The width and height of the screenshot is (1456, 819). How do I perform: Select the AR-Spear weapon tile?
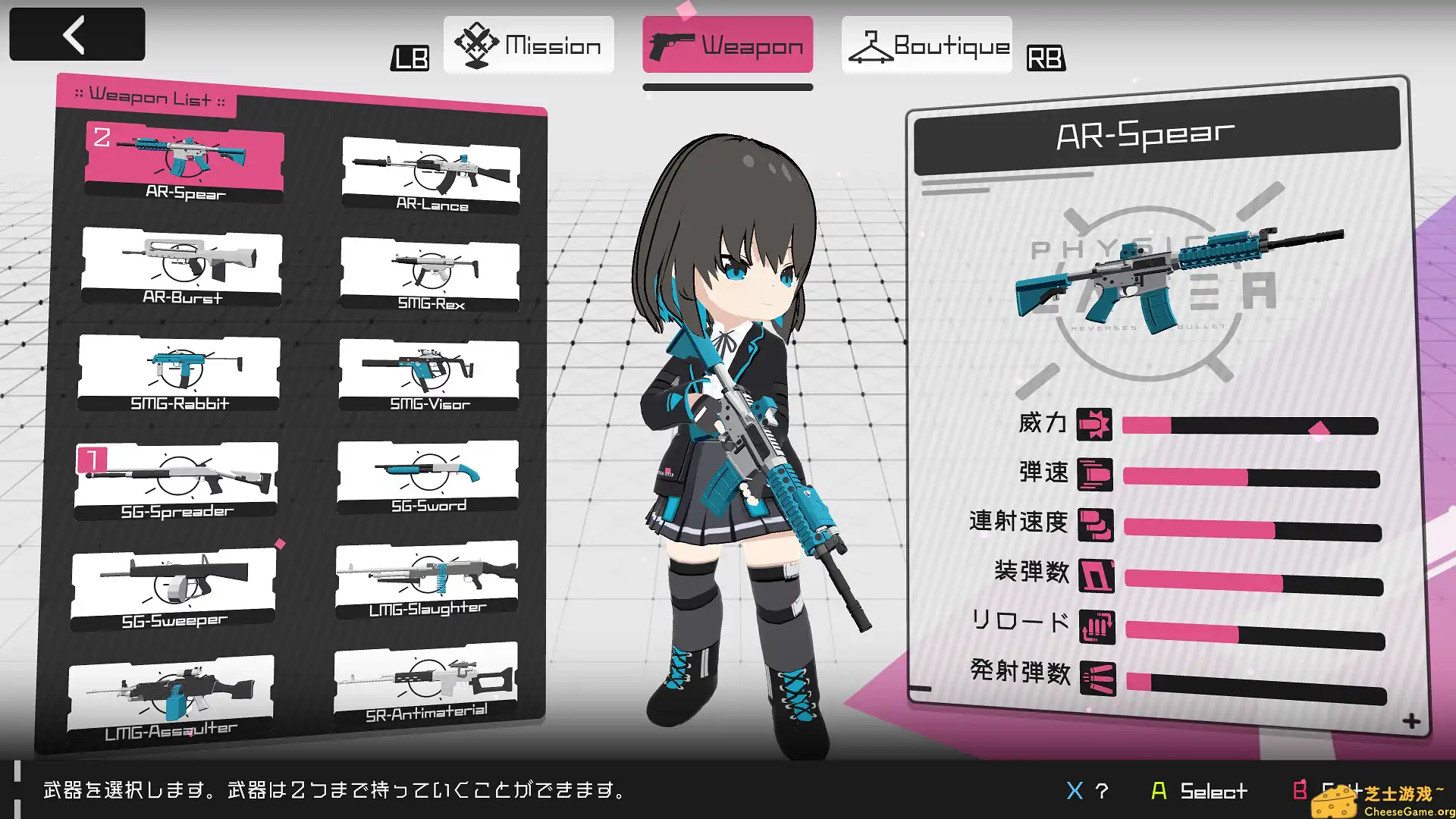[184, 163]
